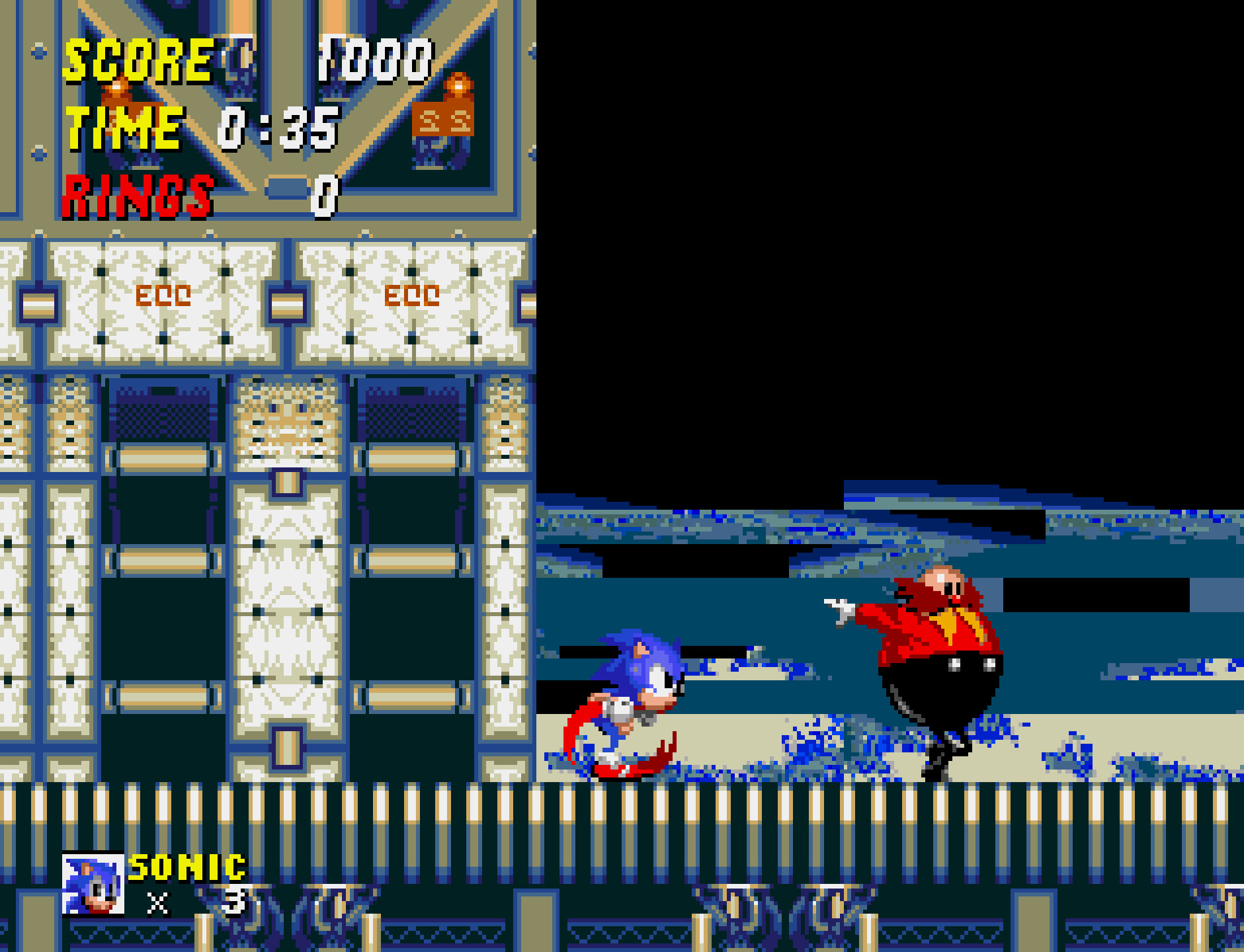Click the red RINGS label

coord(139,195)
